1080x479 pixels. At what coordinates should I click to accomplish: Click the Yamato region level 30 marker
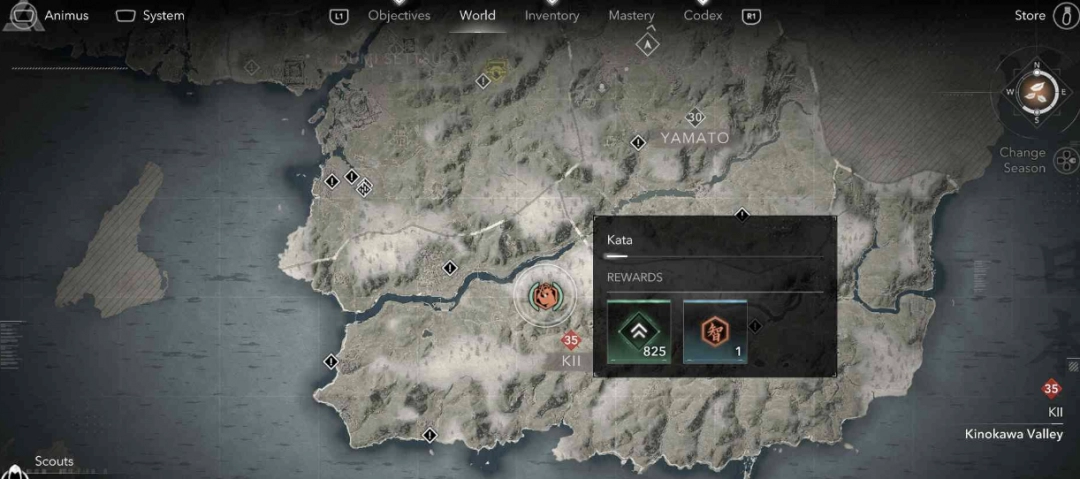(695, 117)
